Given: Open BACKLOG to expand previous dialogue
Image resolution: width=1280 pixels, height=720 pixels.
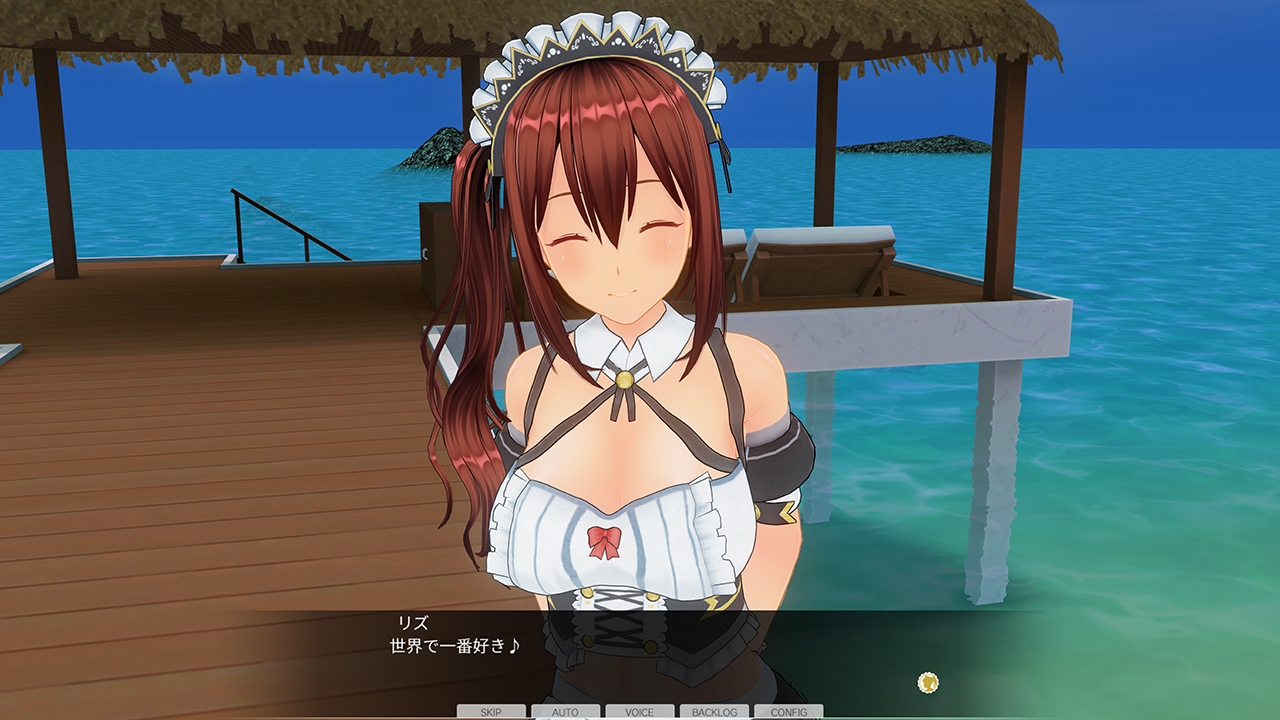Looking at the screenshot, I should click(715, 712).
